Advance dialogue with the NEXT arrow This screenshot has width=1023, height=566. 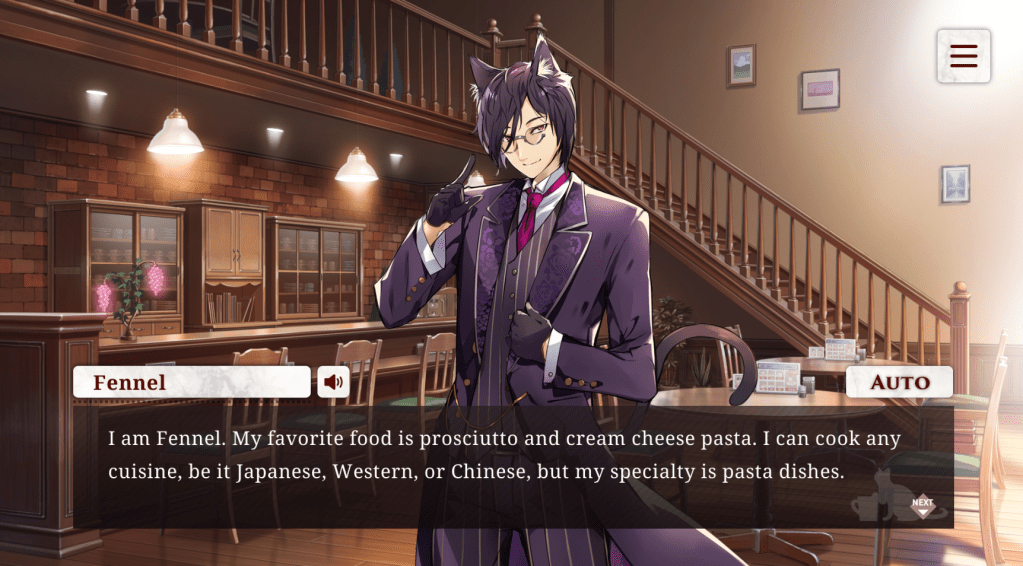[922, 507]
